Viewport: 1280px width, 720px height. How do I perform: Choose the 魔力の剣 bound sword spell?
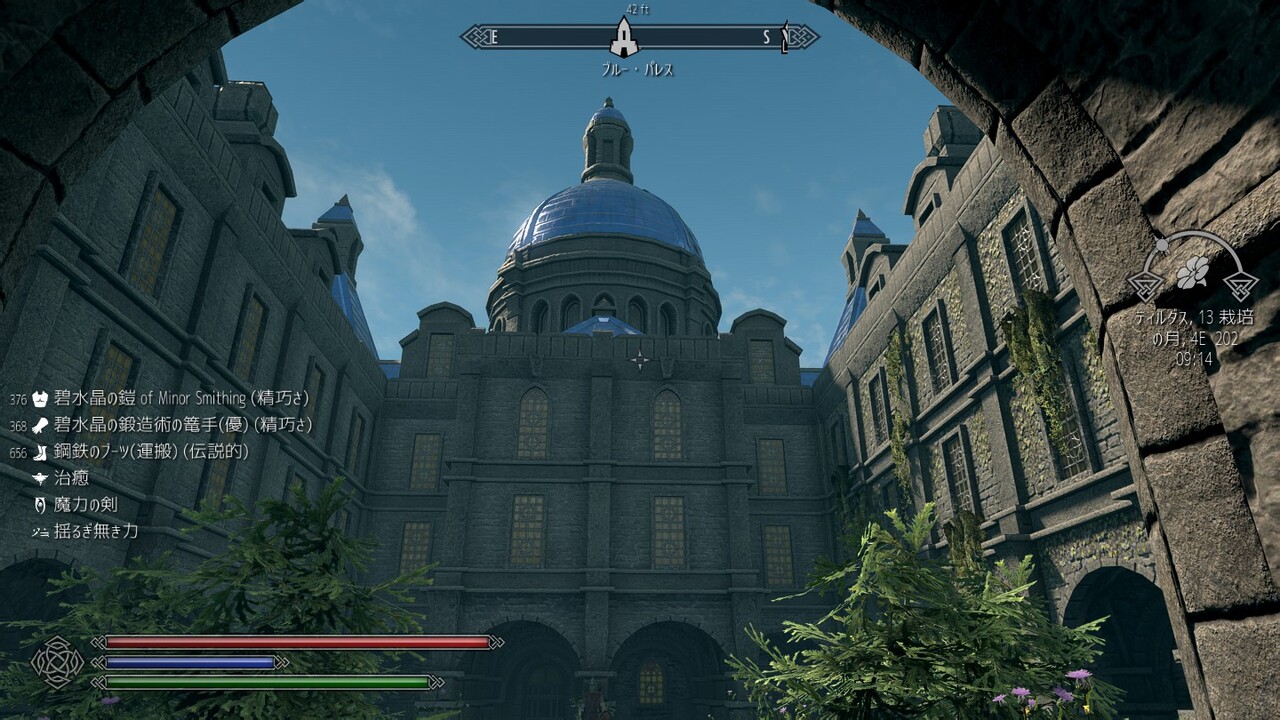coord(85,504)
